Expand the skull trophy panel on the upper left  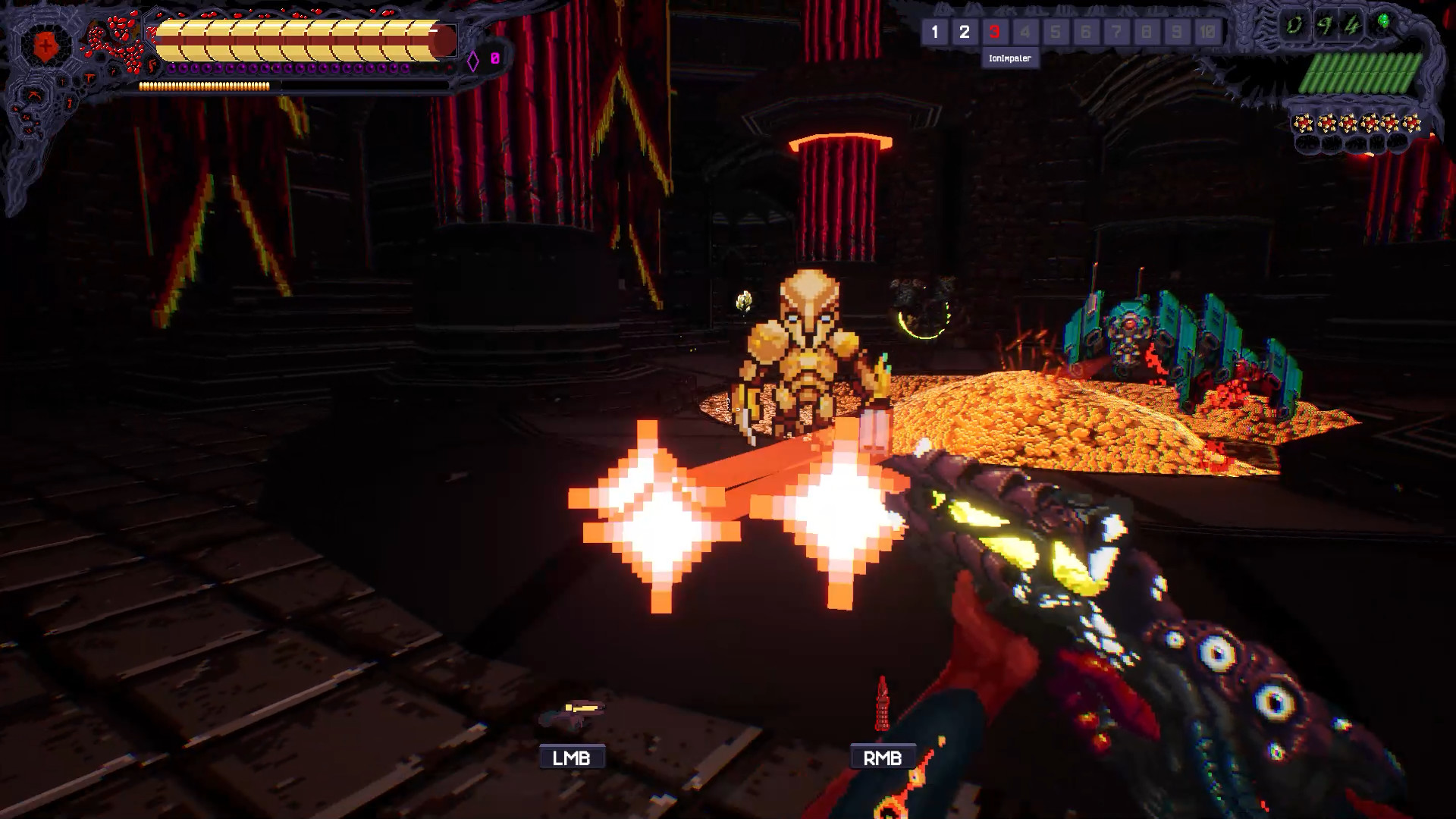click(x=114, y=38)
